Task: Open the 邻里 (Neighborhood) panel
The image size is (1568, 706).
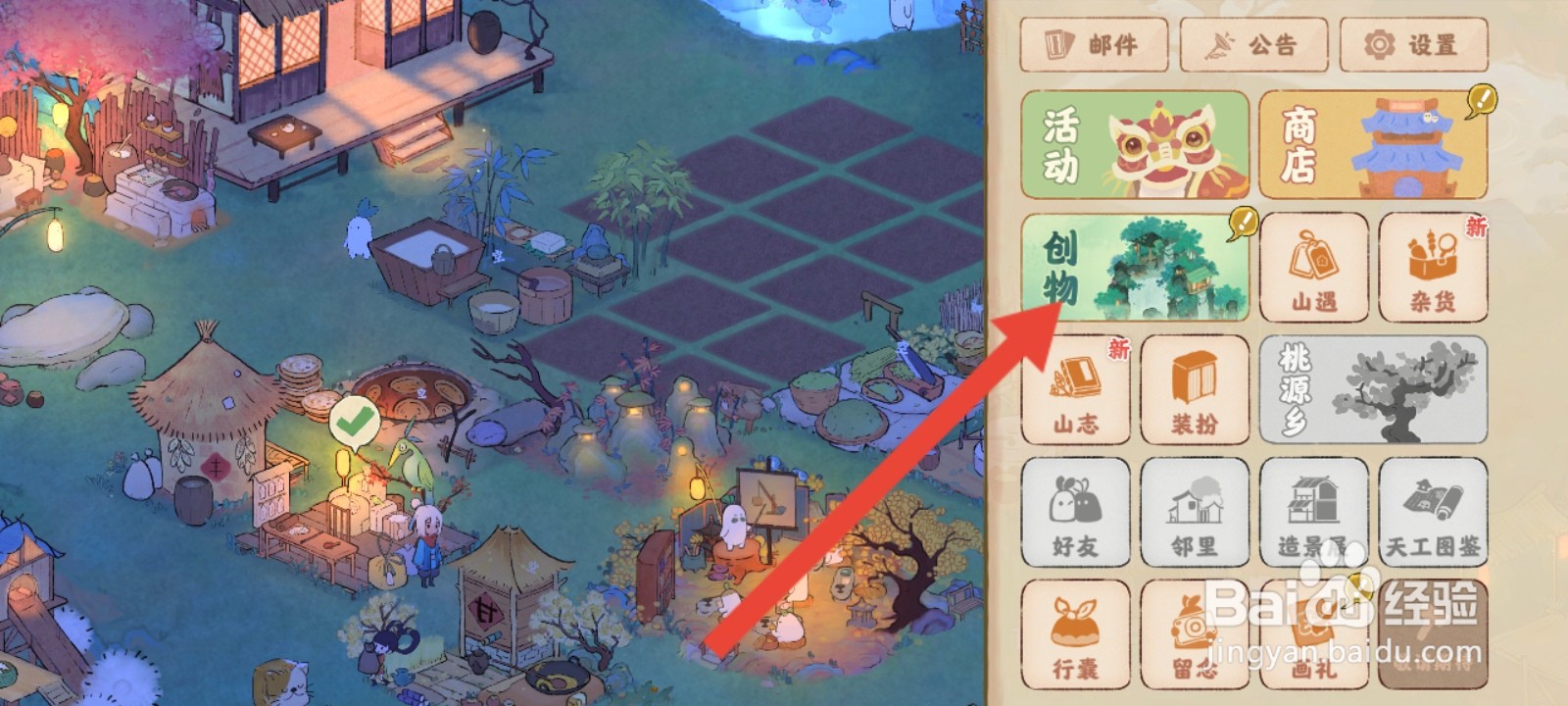Action: pyautogui.click(x=1196, y=512)
